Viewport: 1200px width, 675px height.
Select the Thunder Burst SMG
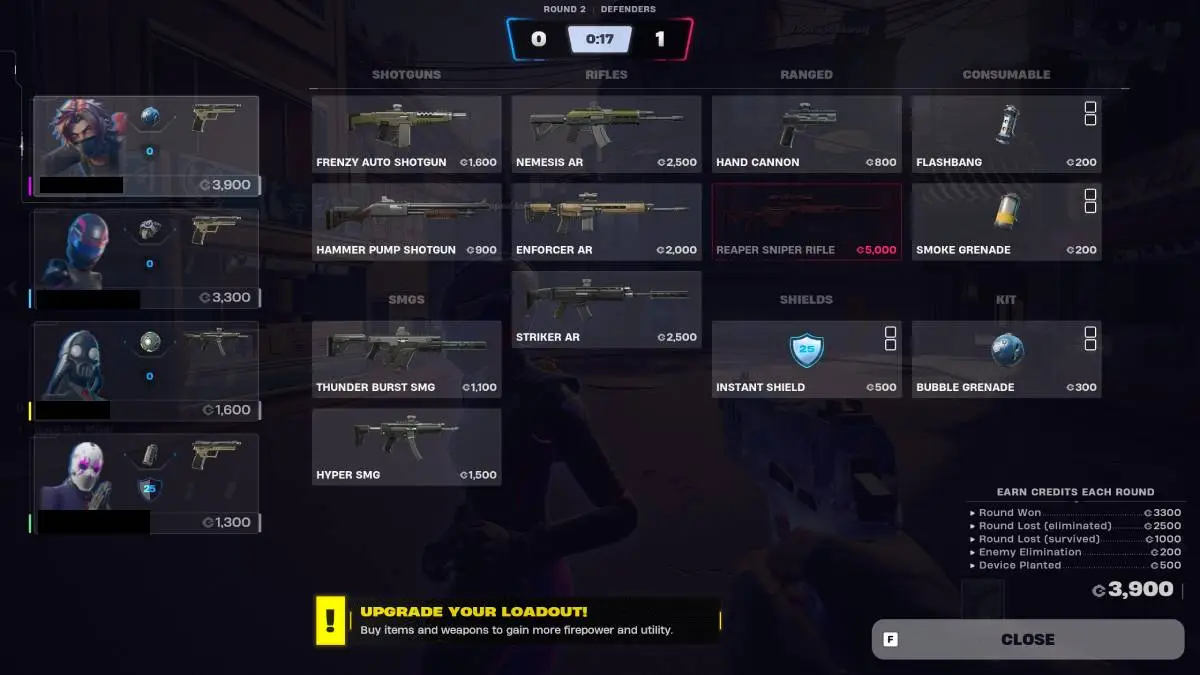(x=406, y=359)
